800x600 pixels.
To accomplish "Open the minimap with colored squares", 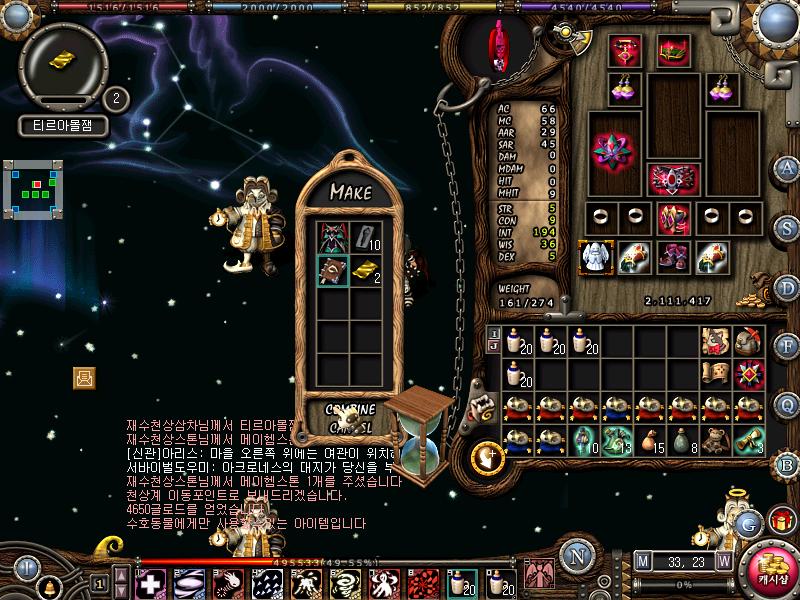I will click(33, 188).
